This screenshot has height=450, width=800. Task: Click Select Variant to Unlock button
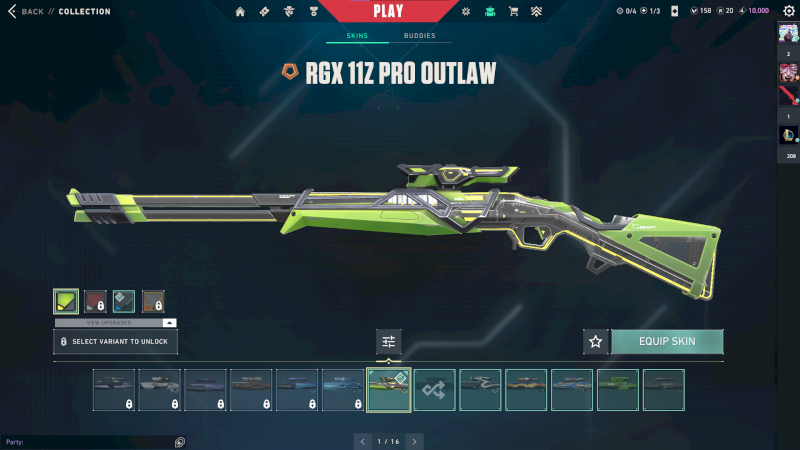115,341
